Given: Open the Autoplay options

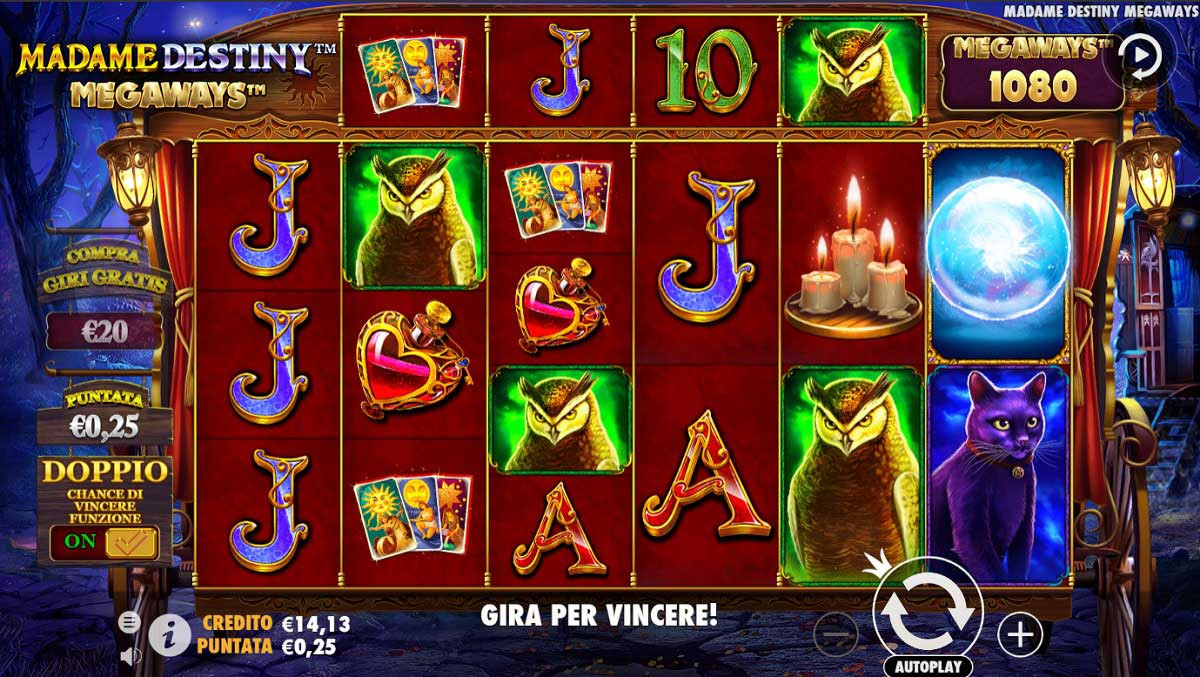Looking at the screenshot, I should (x=927, y=666).
